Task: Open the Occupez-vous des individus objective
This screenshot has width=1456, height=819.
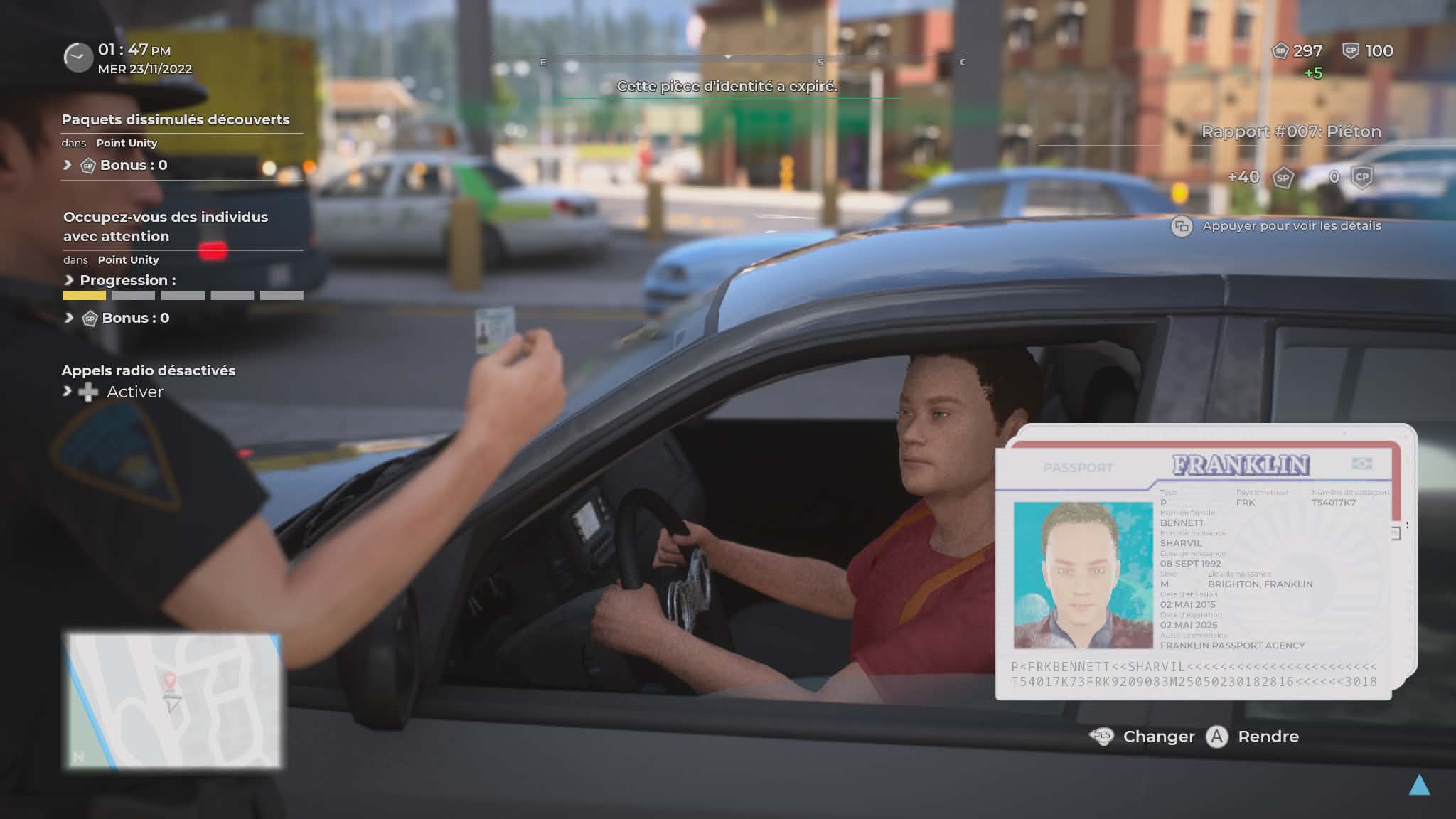Action: coord(165,226)
